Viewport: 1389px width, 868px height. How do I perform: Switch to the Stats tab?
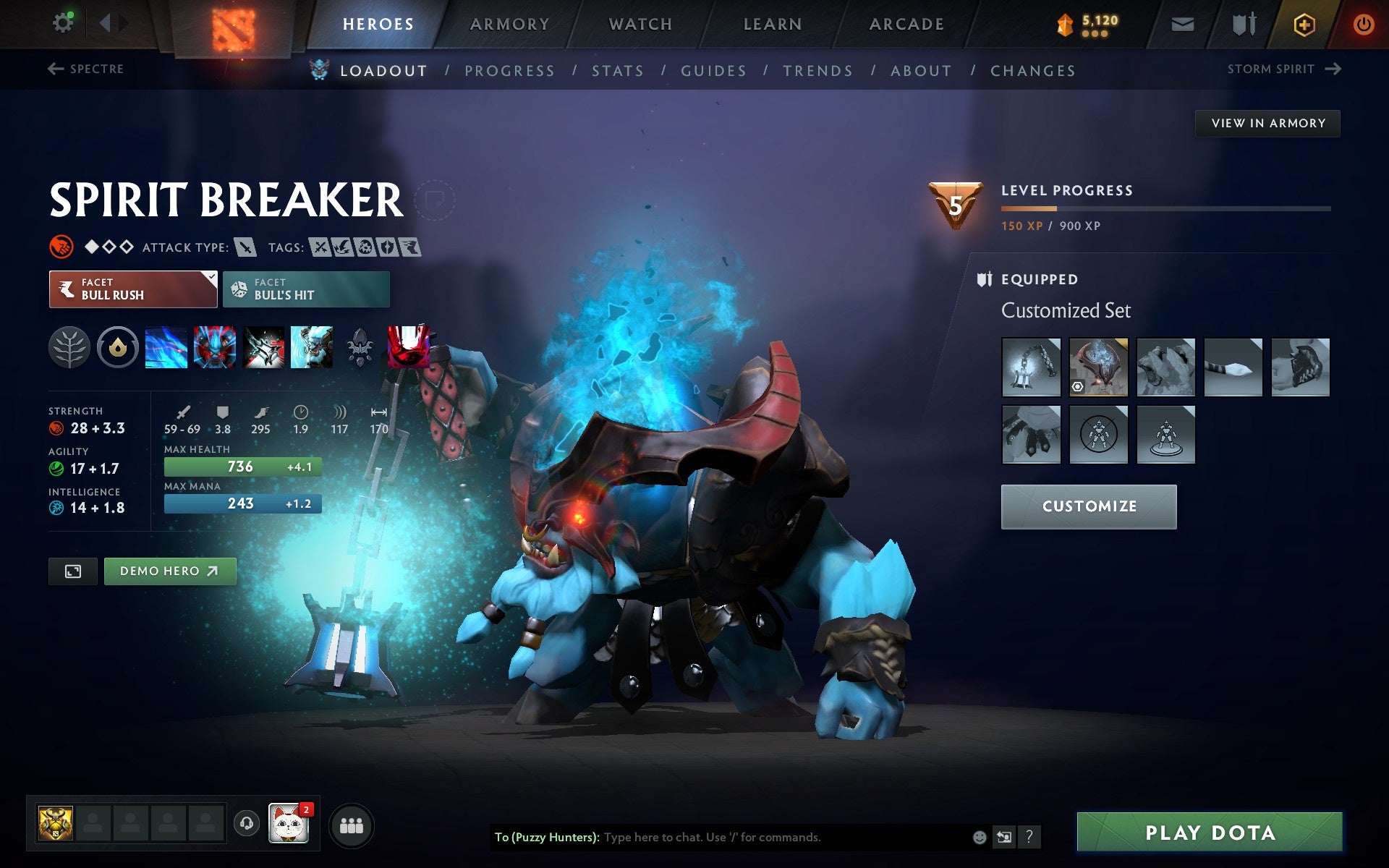pyautogui.click(x=617, y=70)
